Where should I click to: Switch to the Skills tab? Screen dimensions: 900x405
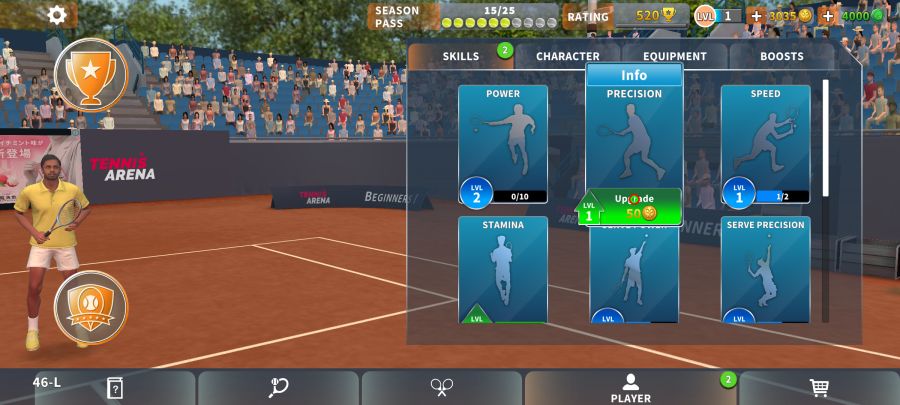(461, 57)
